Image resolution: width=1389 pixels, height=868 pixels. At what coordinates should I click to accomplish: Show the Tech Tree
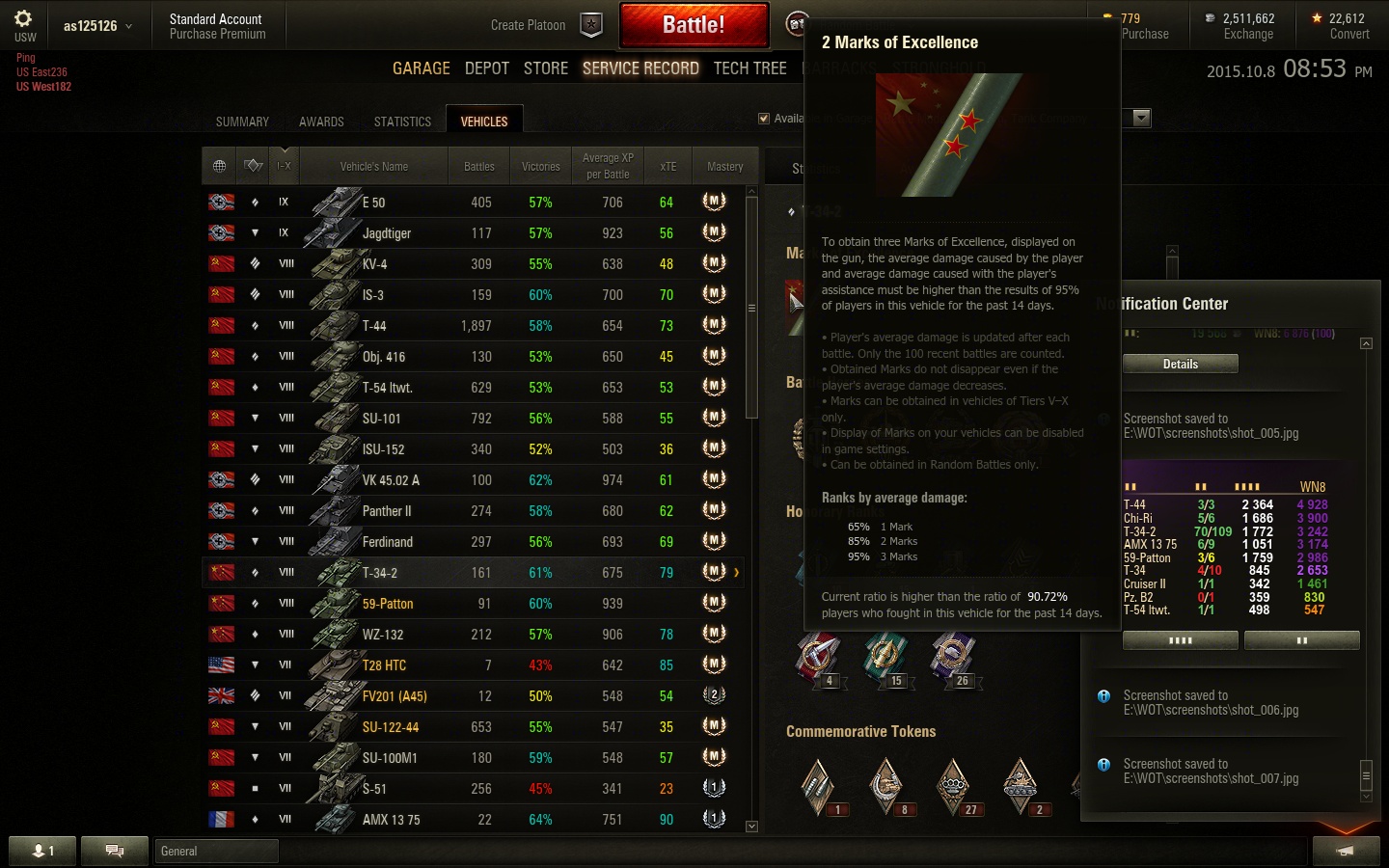(x=749, y=68)
